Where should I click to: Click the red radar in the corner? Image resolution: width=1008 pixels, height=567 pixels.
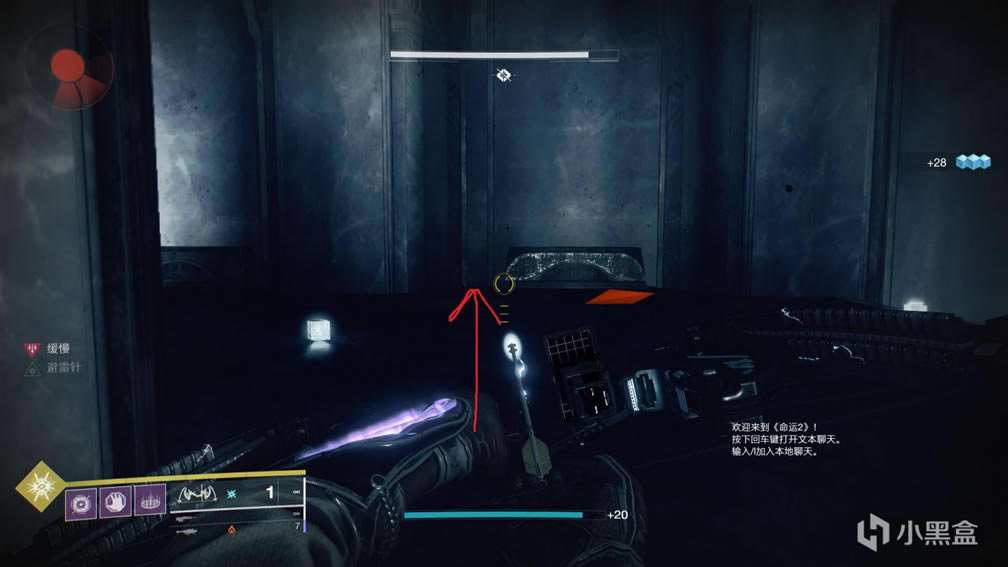coord(68,68)
